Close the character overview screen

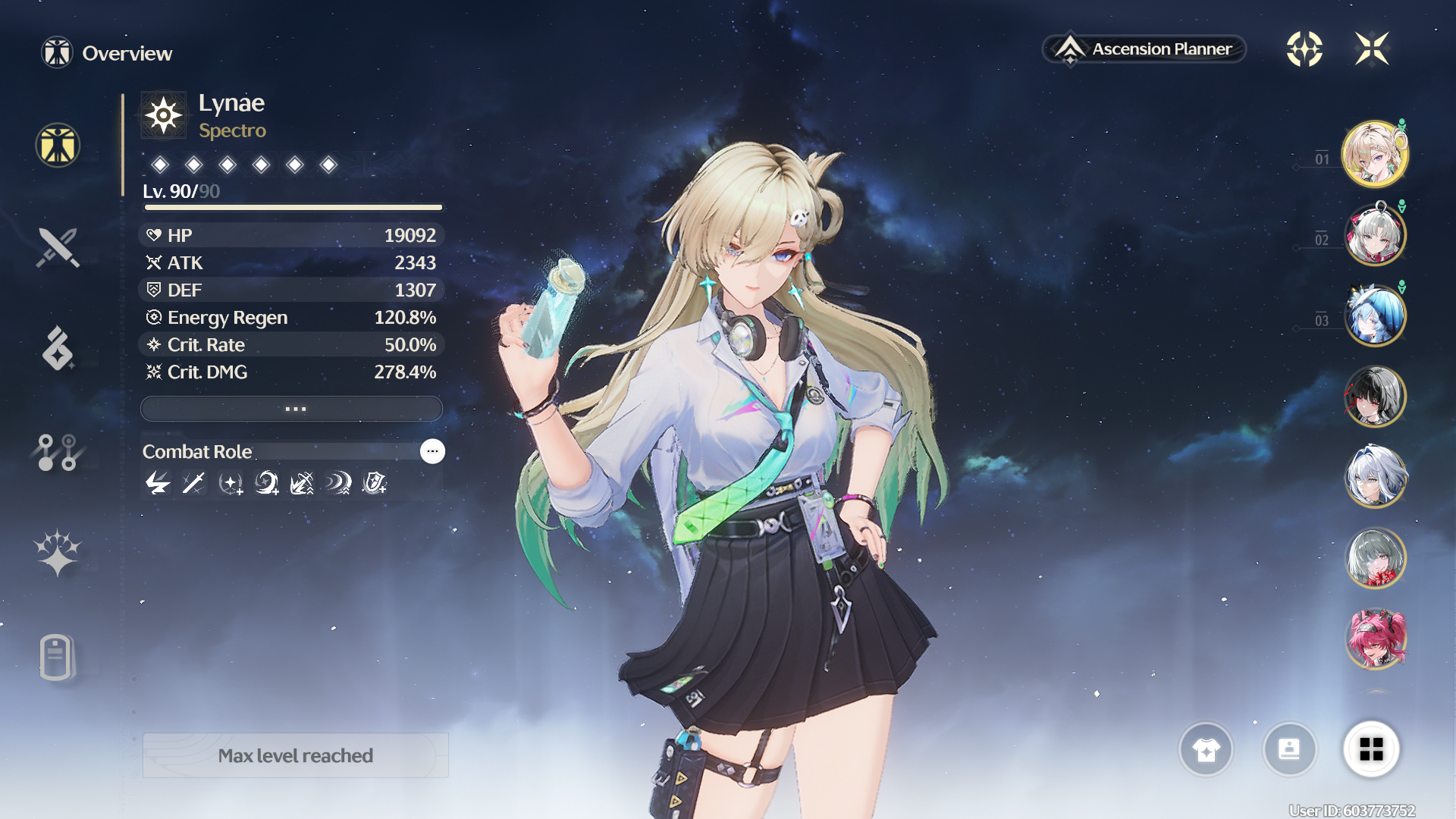click(1372, 49)
